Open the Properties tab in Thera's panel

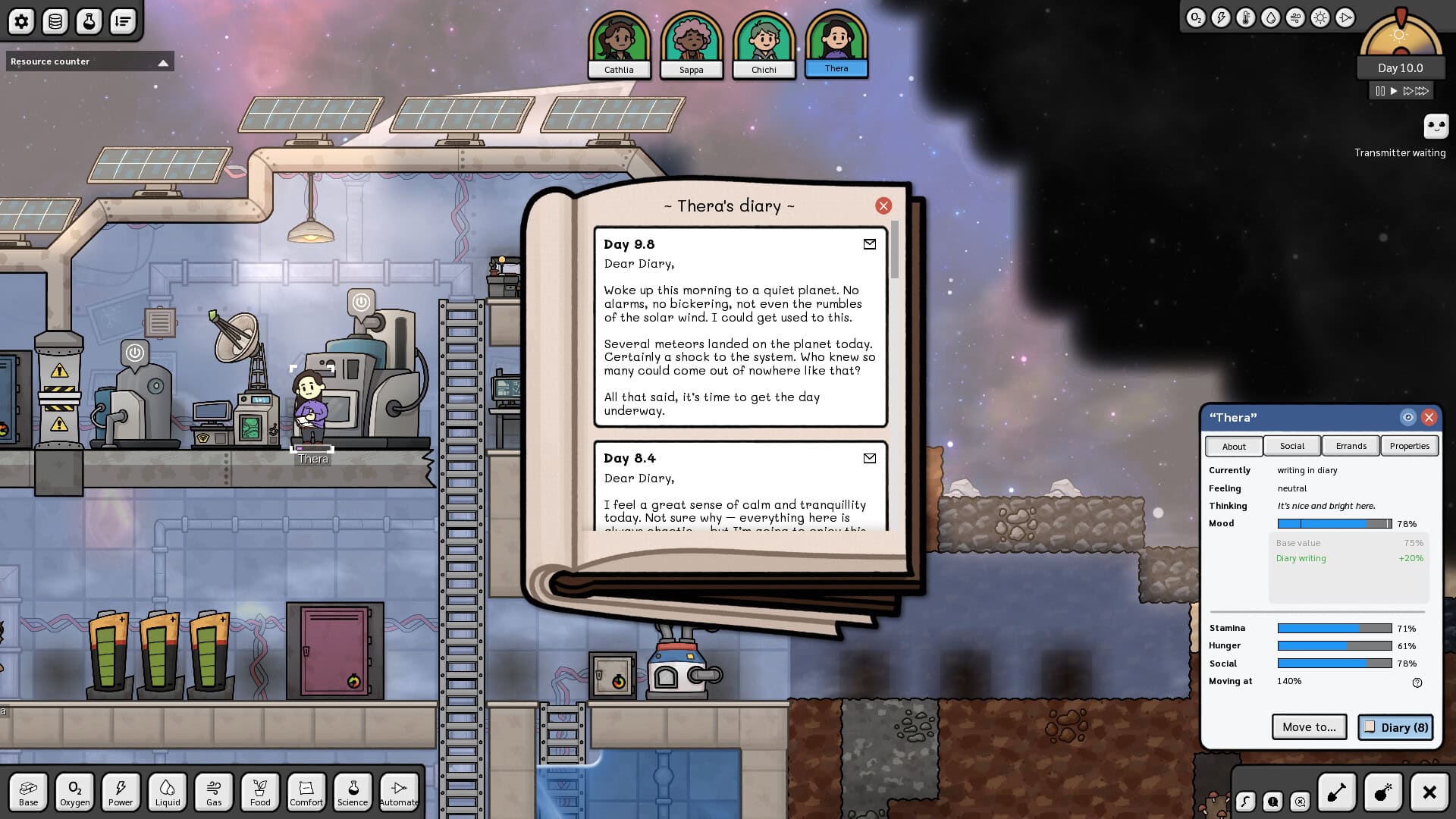pyautogui.click(x=1410, y=446)
